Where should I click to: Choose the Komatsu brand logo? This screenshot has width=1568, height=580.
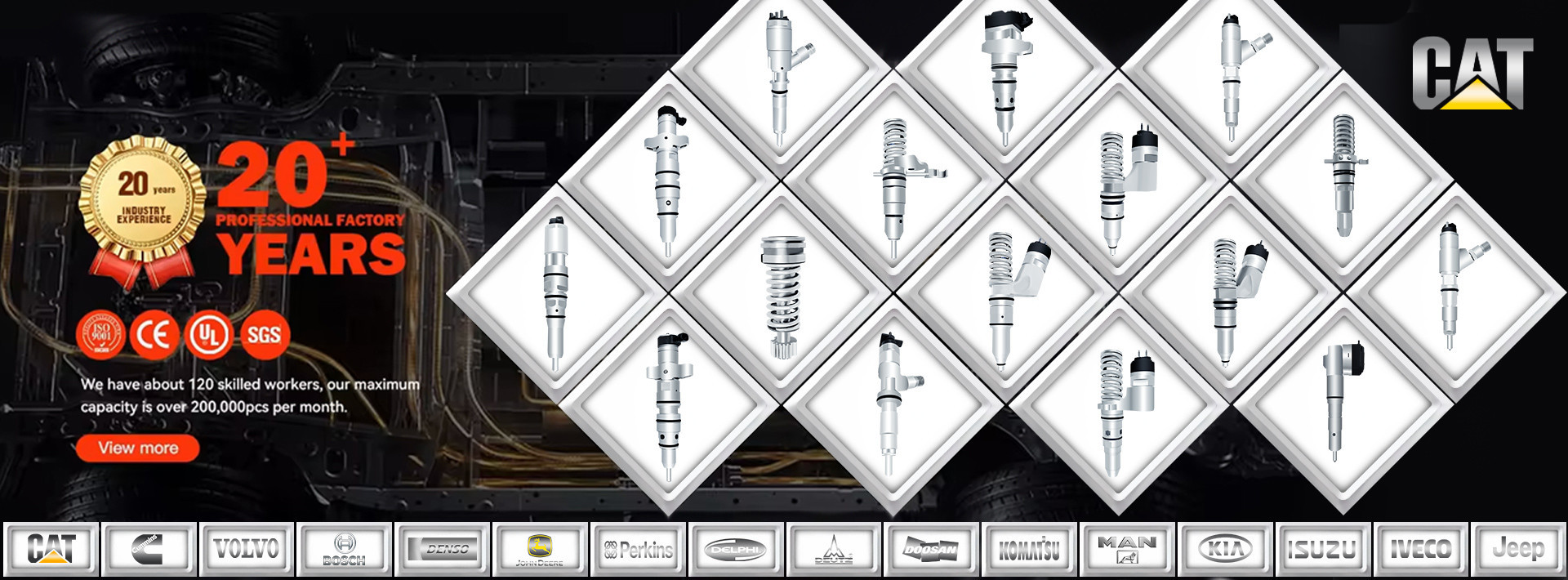(x=1029, y=549)
